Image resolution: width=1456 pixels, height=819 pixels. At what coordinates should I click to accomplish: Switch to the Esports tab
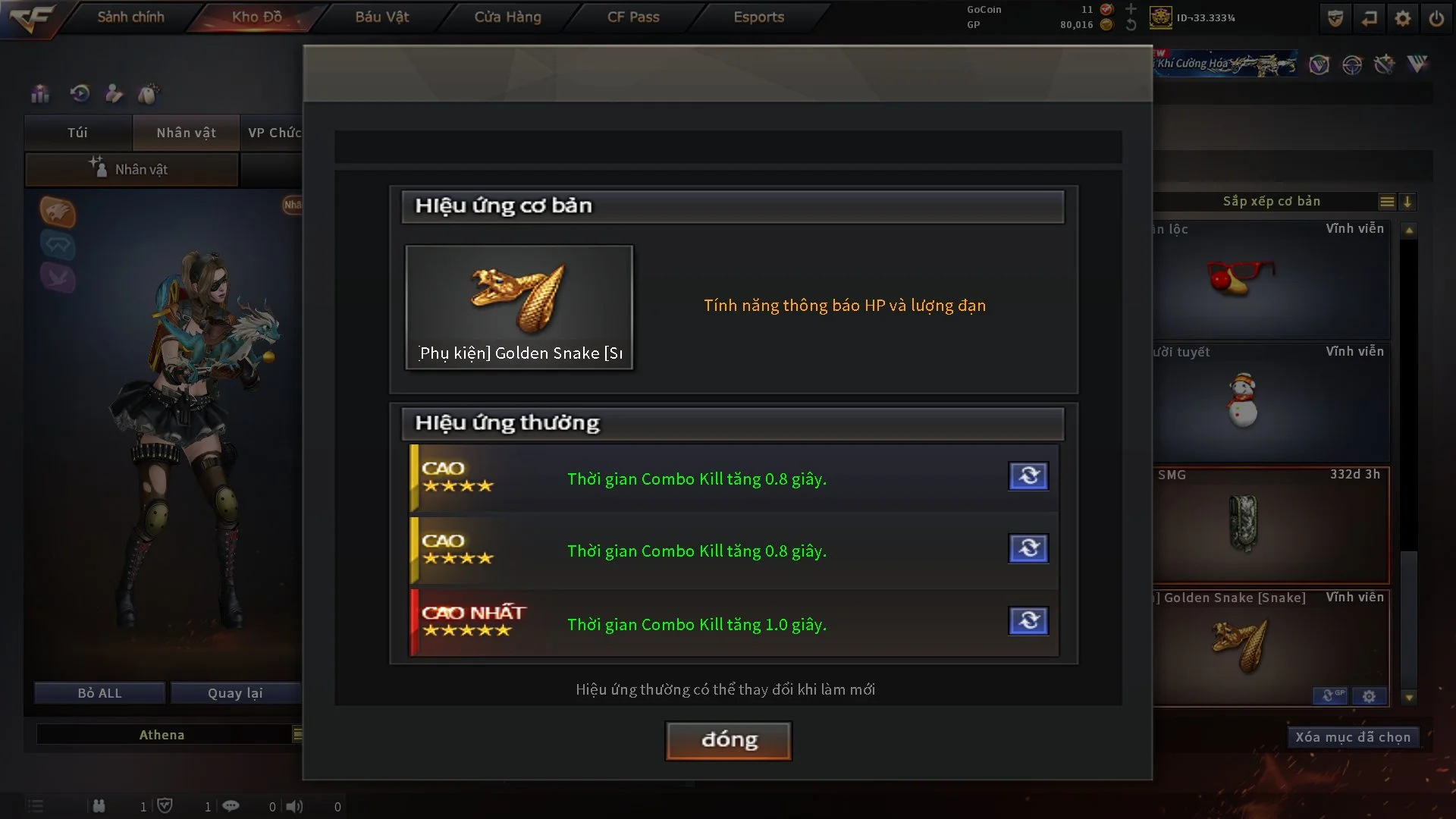click(x=758, y=17)
